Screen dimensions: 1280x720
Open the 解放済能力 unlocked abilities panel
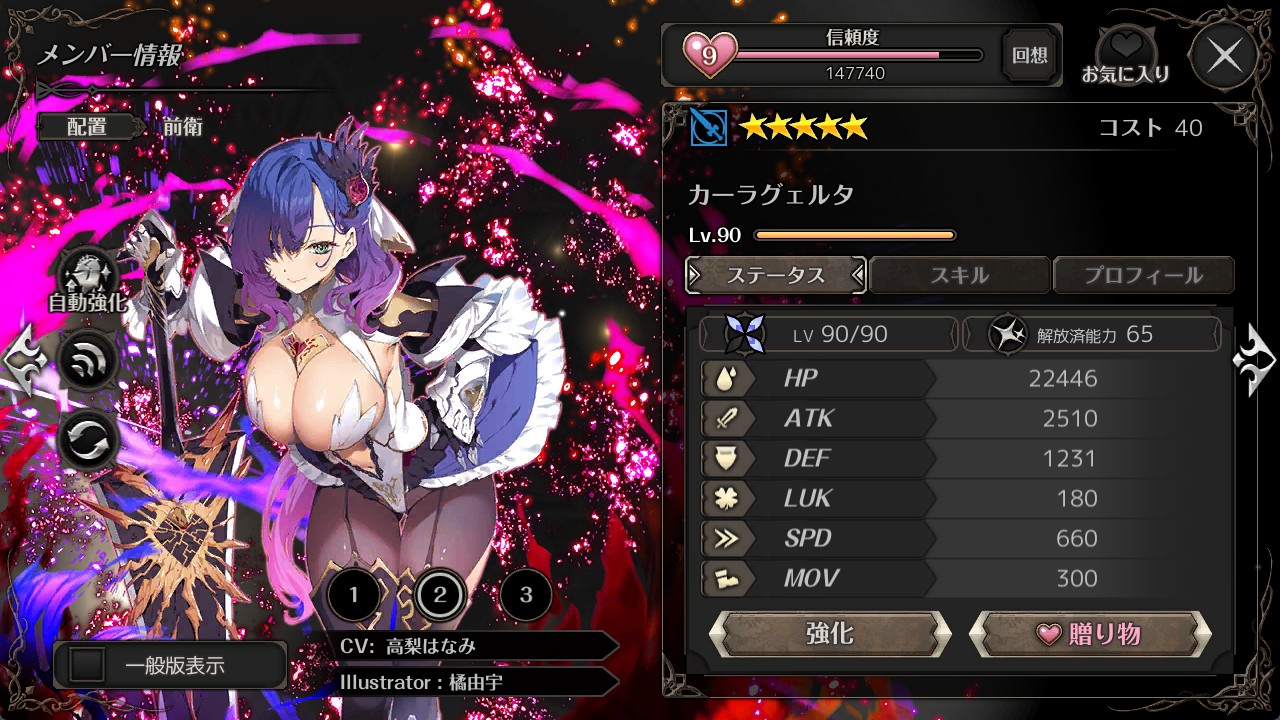[x=1090, y=334]
